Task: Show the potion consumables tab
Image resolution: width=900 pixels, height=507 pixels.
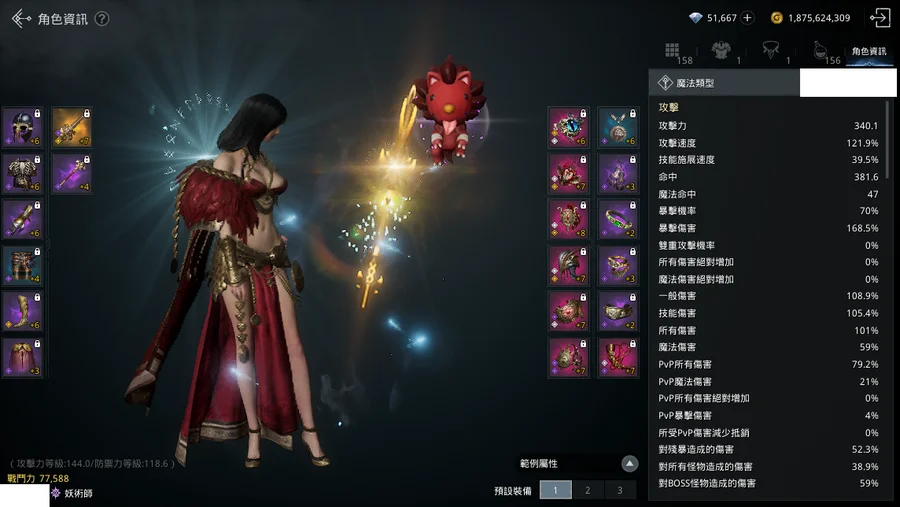Action: [819, 51]
